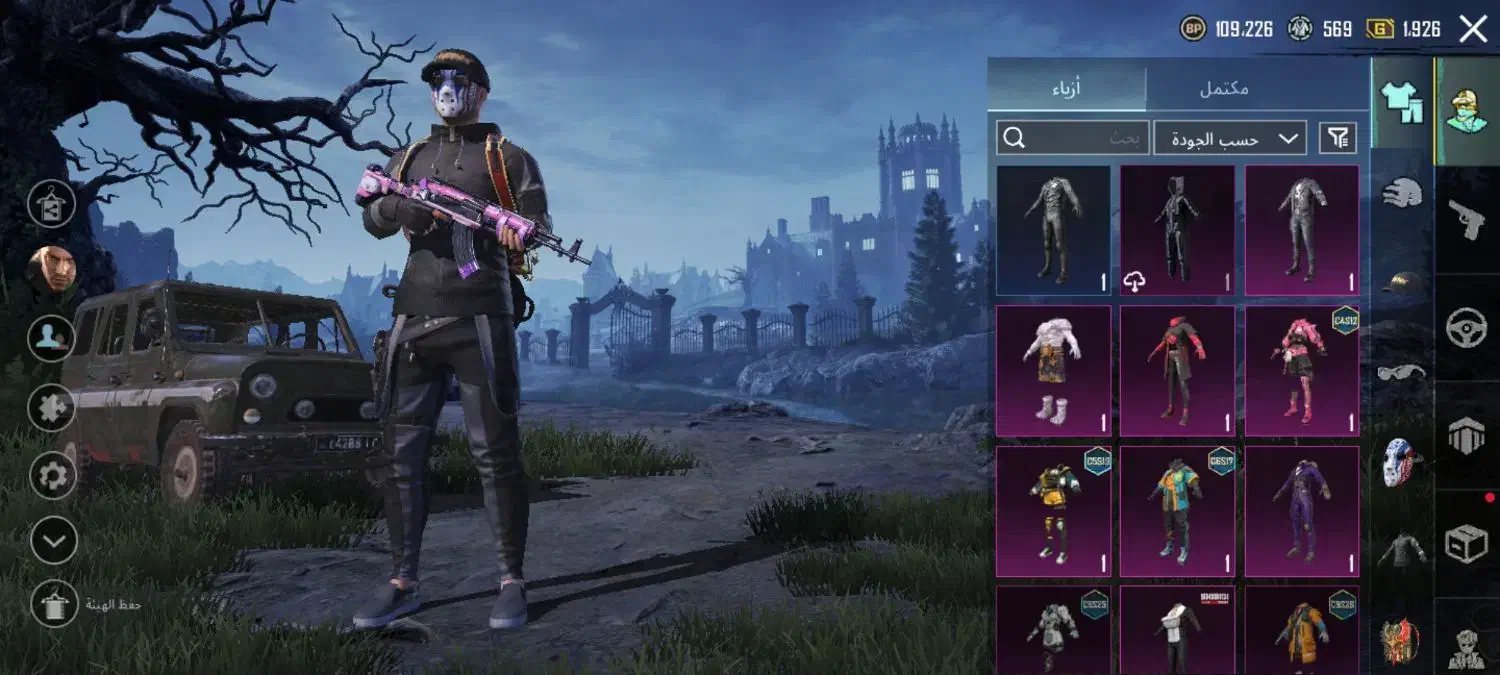Open the vehicle steering wheel category
The width and height of the screenshot is (1500, 675).
(1467, 328)
